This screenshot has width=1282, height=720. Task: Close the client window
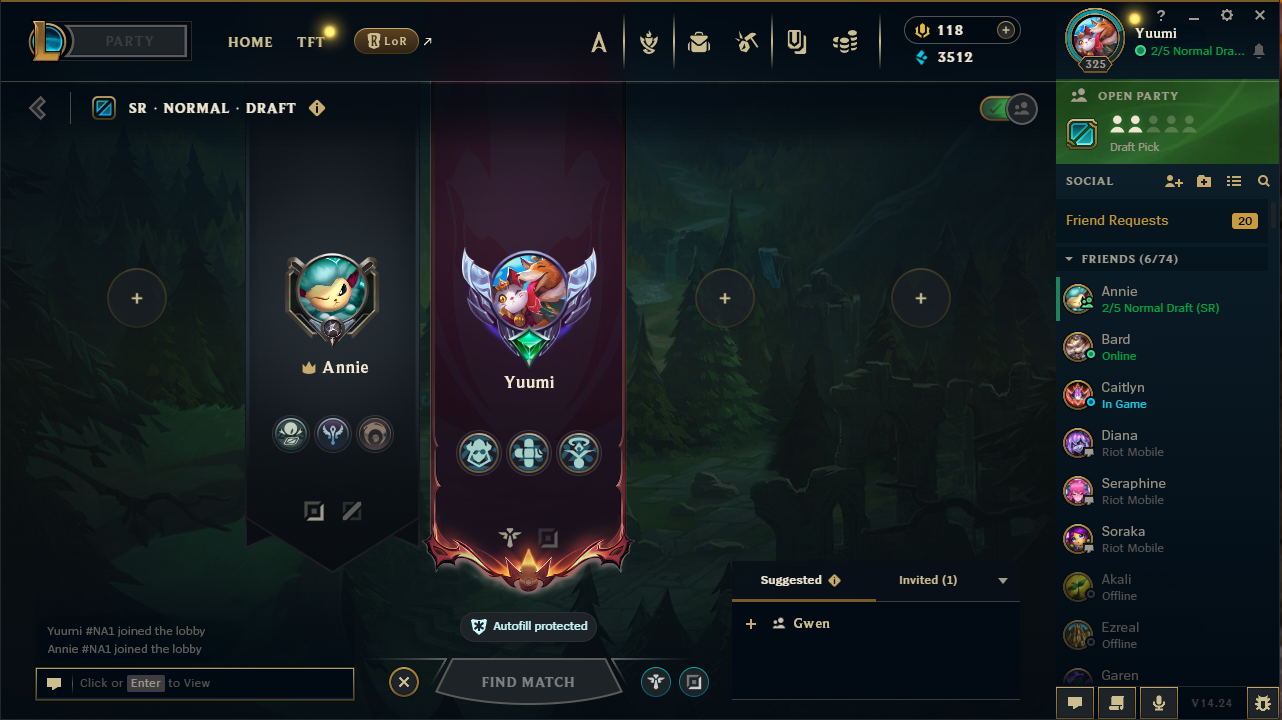[1259, 16]
